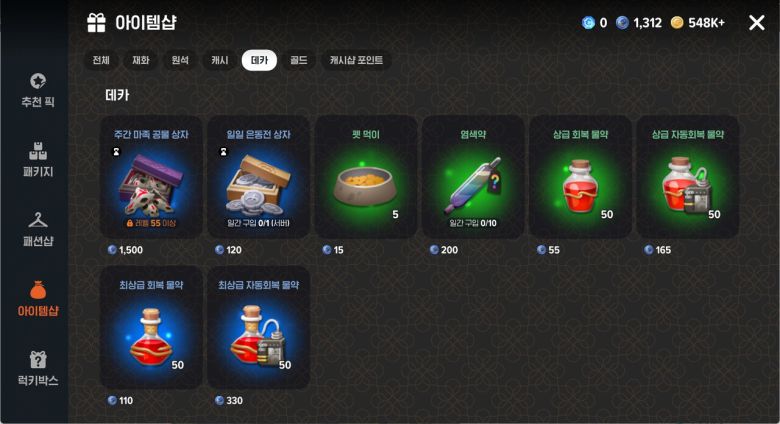Image resolution: width=780 pixels, height=424 pixels.
Task: Select the 캐시 tab
Action: pos(219,60)
